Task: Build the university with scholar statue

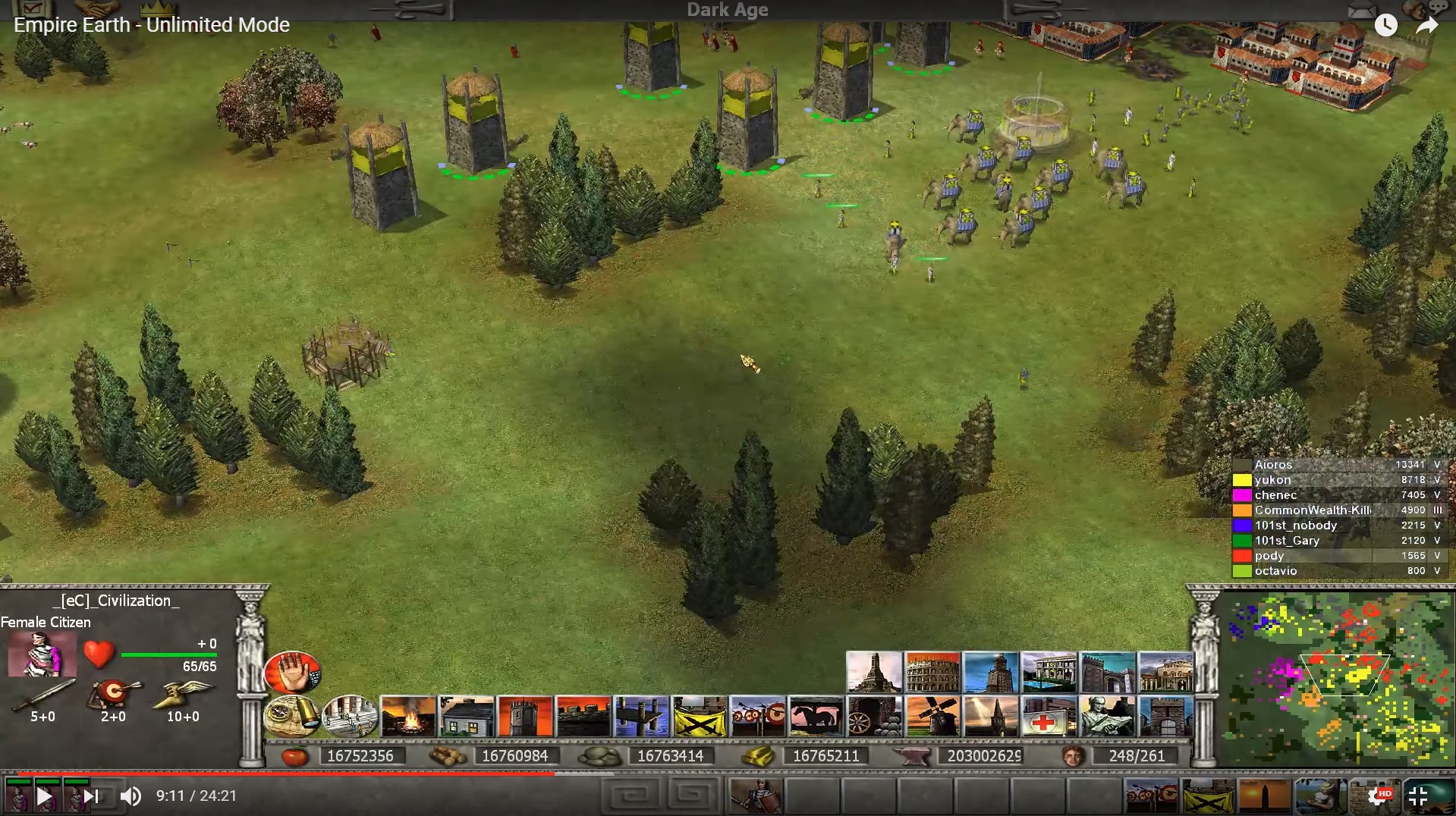Action: (x=1107, y=717)
